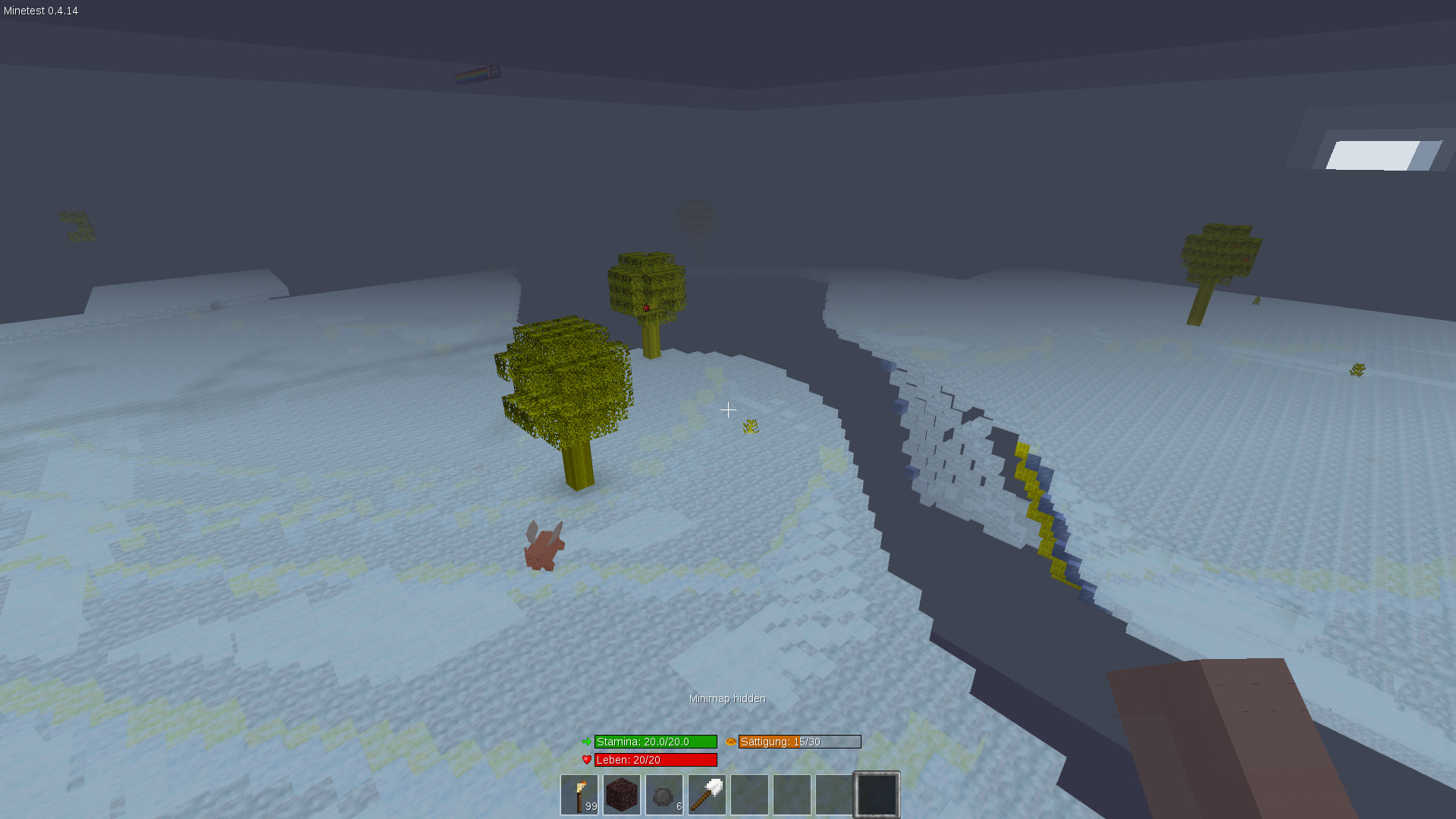The height and width of the screenshot is (819, 1456).
Task: Click the crosshair at screen center
Action: click(728, 409)
